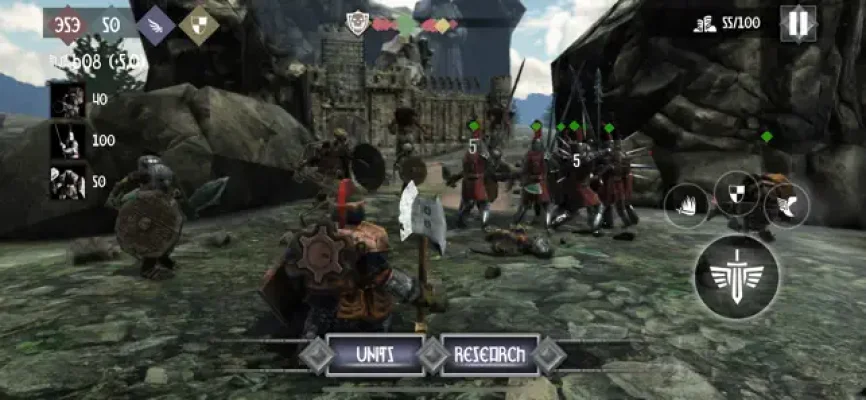Tap the checkered shield block ability
The image size is (866, 400).
coord(736,193)
